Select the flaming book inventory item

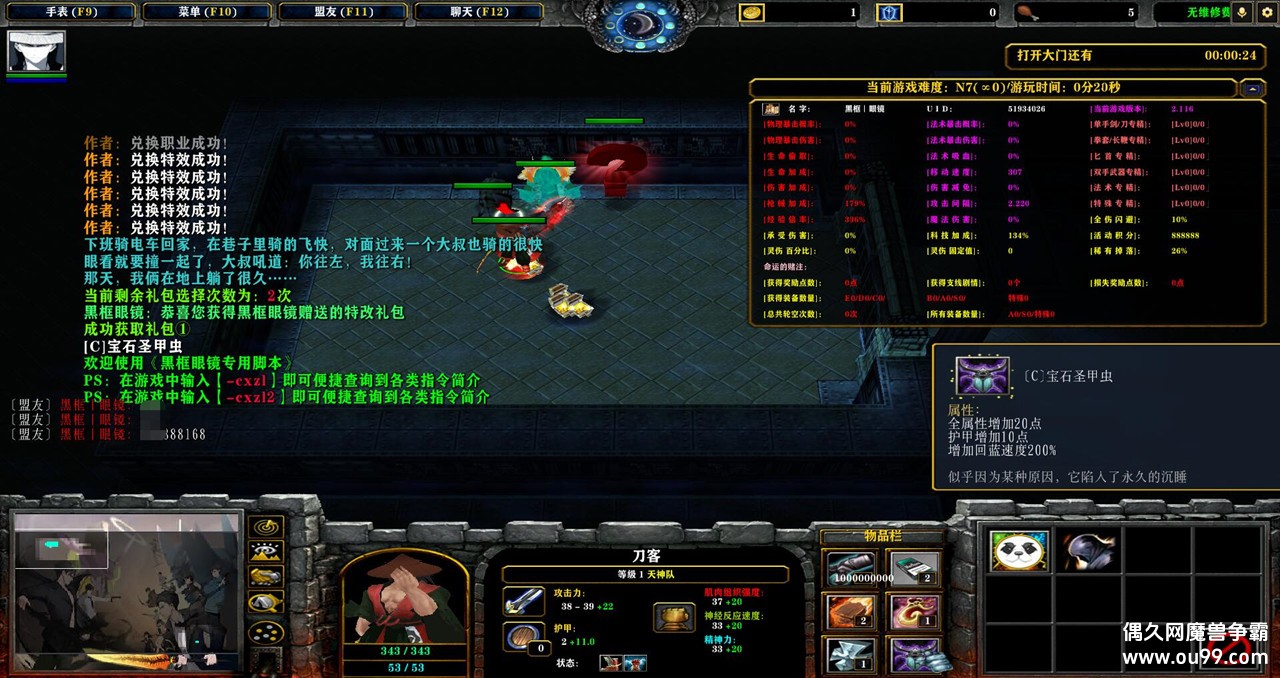coord(851,612)
